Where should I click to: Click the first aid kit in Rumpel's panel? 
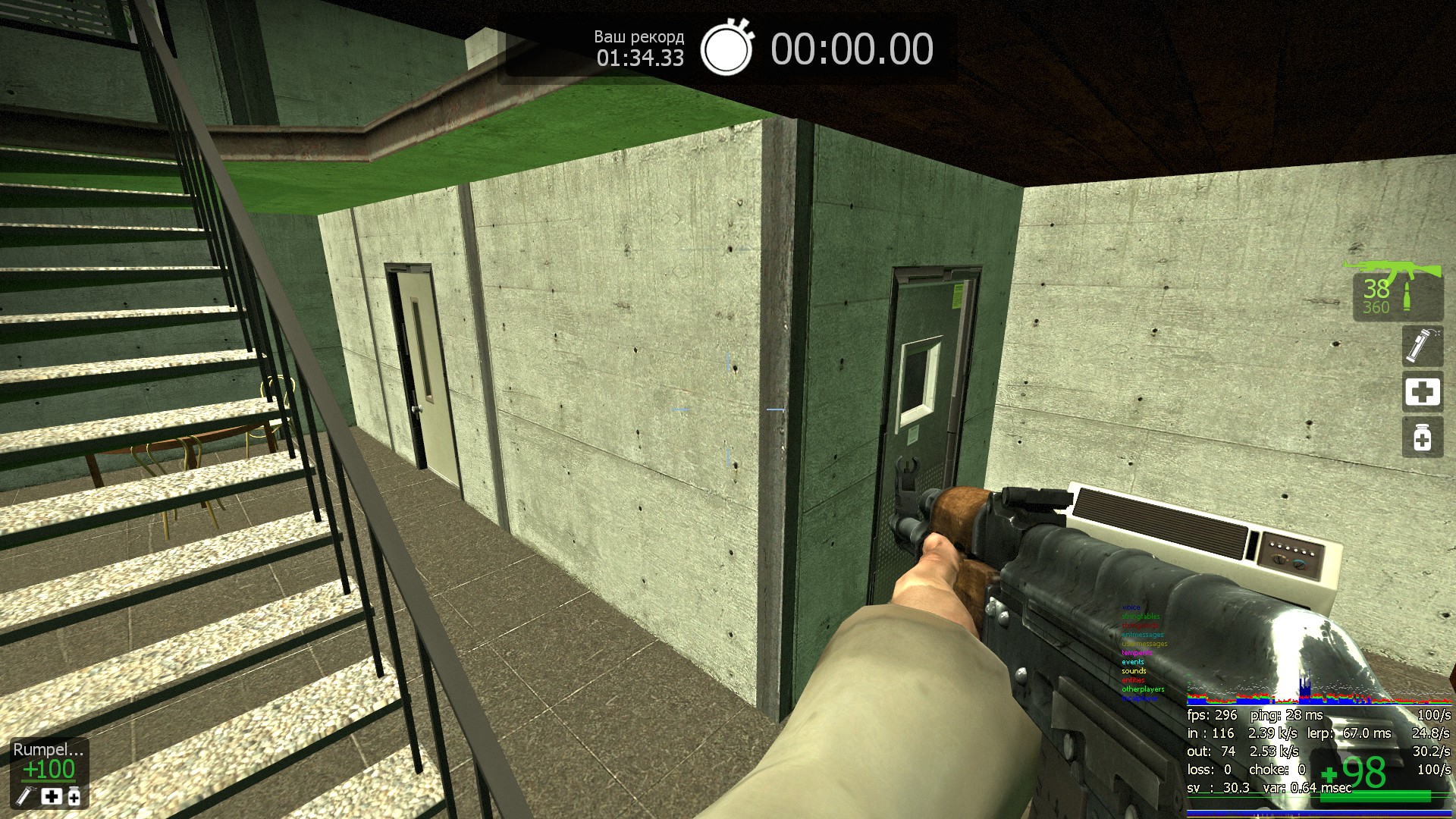pyautogui.click(x=52, y=796)
